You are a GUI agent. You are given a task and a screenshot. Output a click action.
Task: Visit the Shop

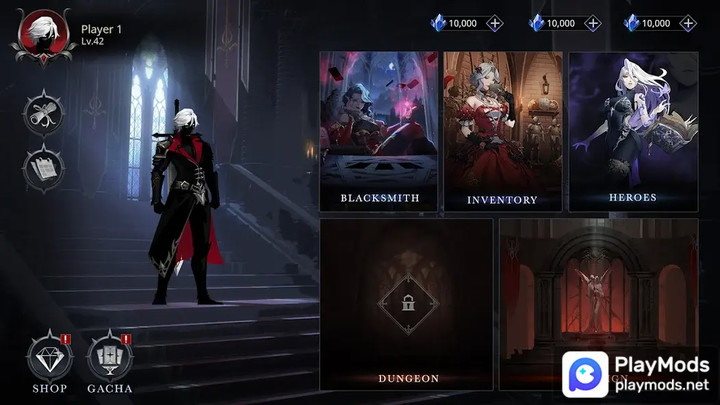[49, 361]
